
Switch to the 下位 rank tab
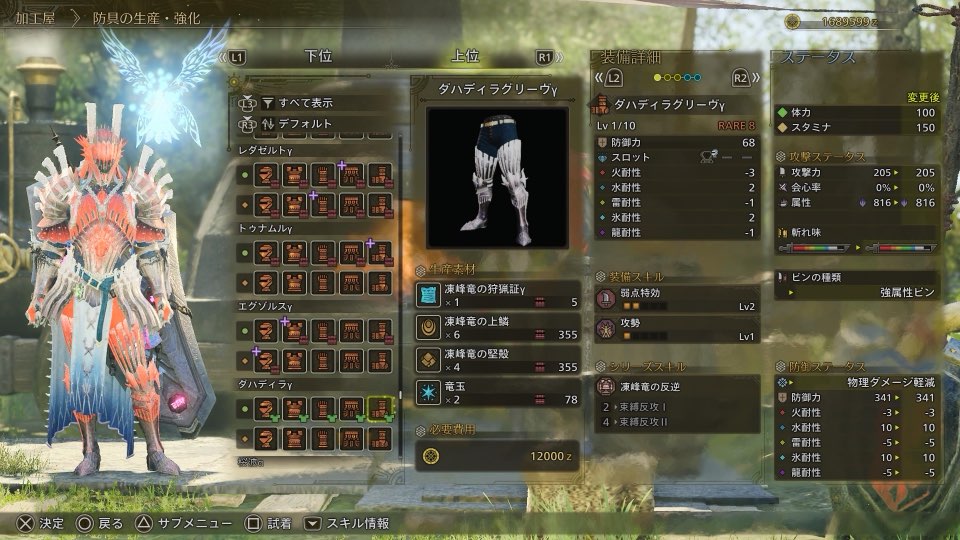pyautogui.click(x=317, y=57)
